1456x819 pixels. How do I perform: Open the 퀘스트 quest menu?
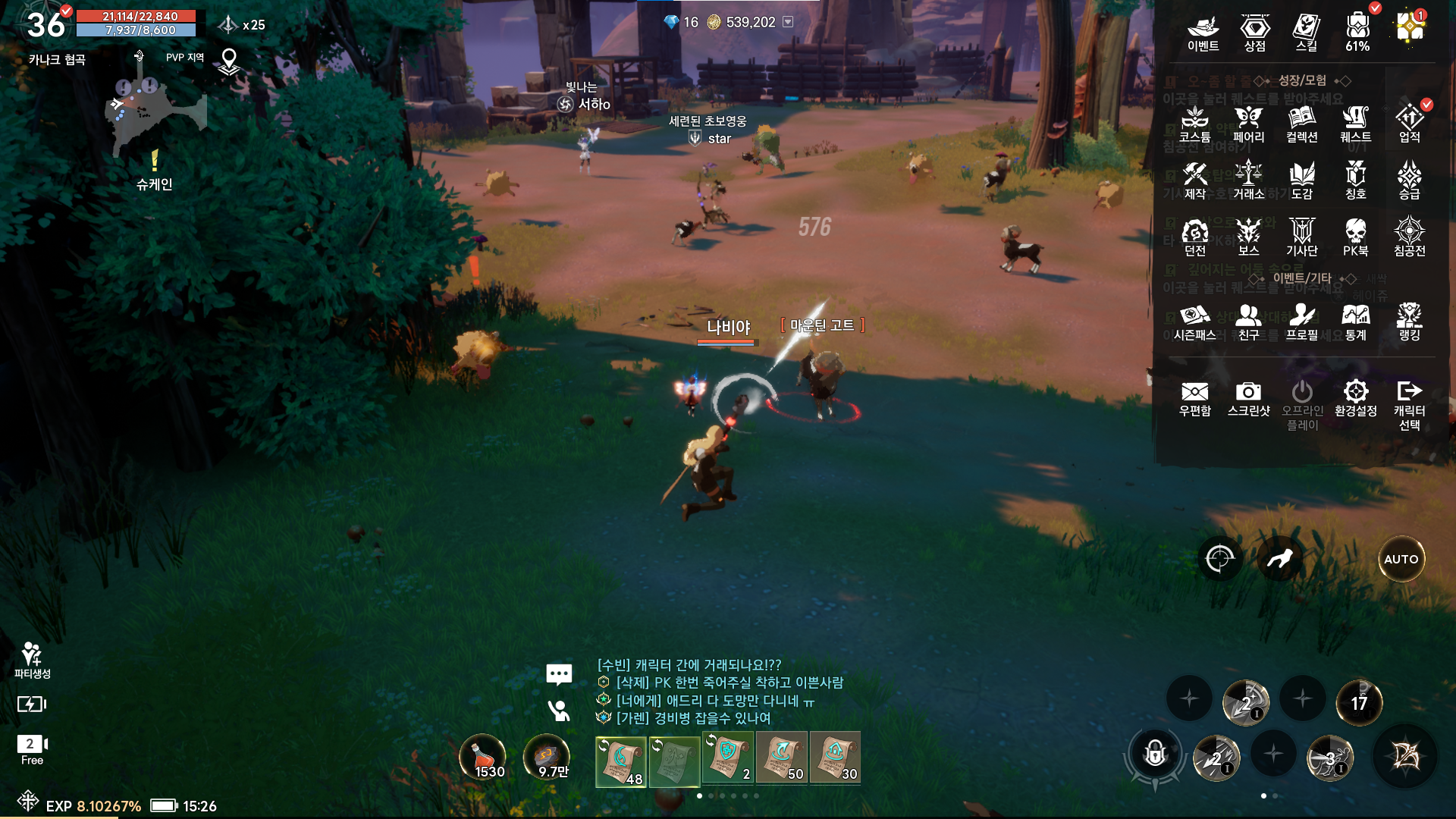1355,124
